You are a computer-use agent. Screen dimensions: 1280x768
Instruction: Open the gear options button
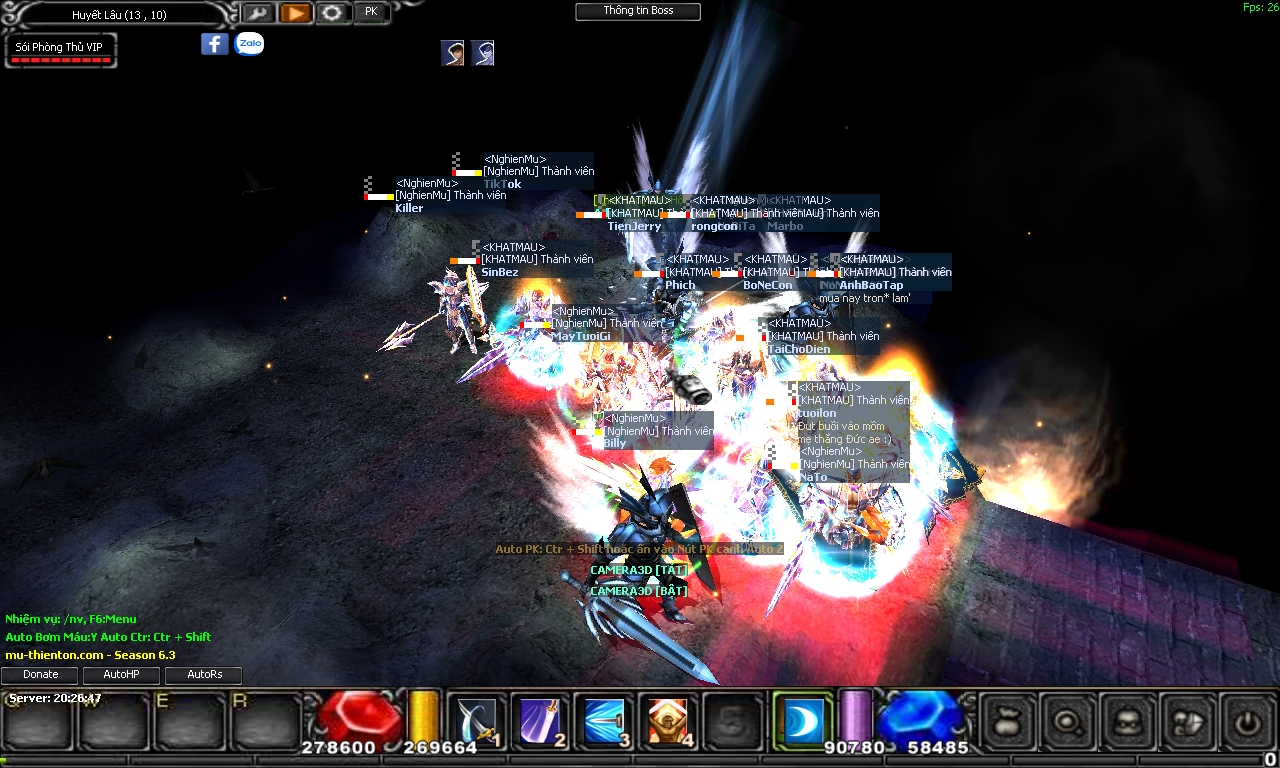333,13
